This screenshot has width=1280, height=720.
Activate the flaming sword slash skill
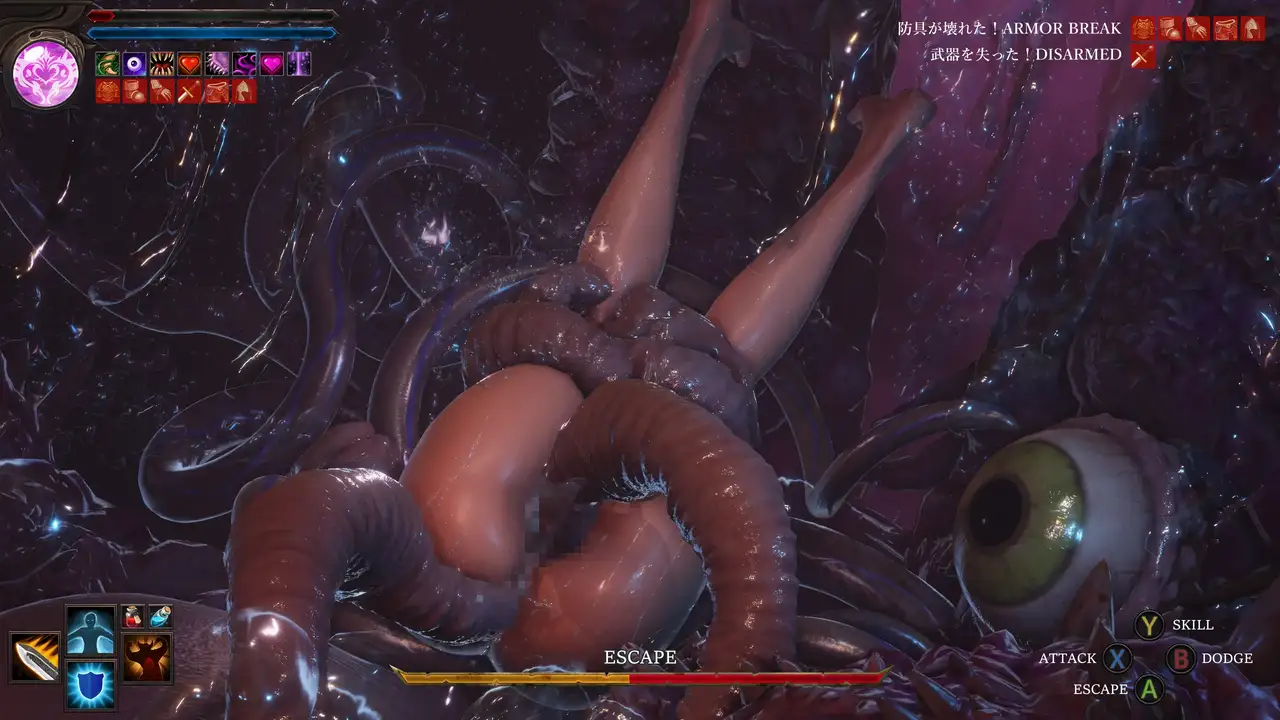35,657
